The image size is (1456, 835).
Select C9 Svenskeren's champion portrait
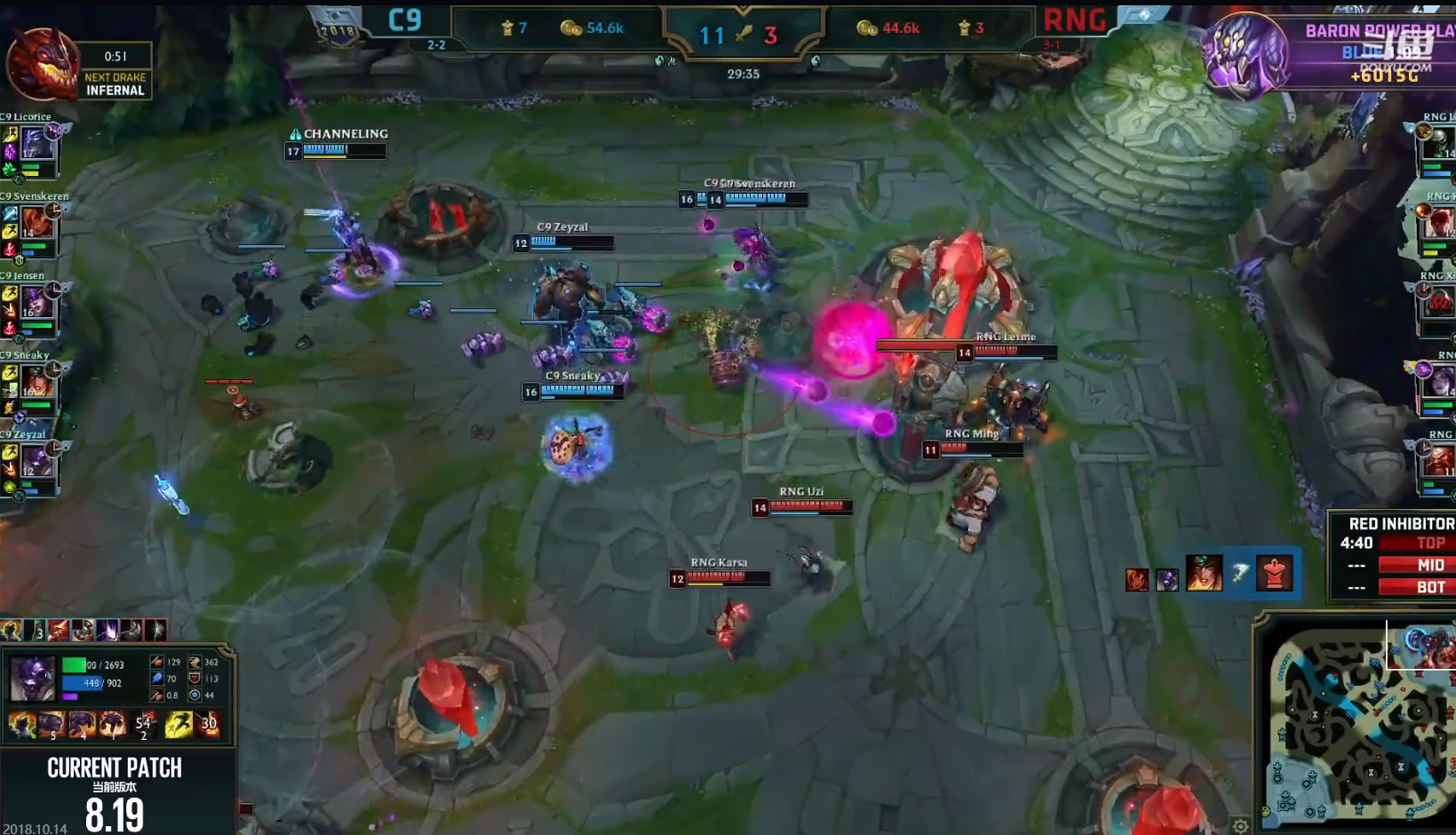[x=36, y=222]
